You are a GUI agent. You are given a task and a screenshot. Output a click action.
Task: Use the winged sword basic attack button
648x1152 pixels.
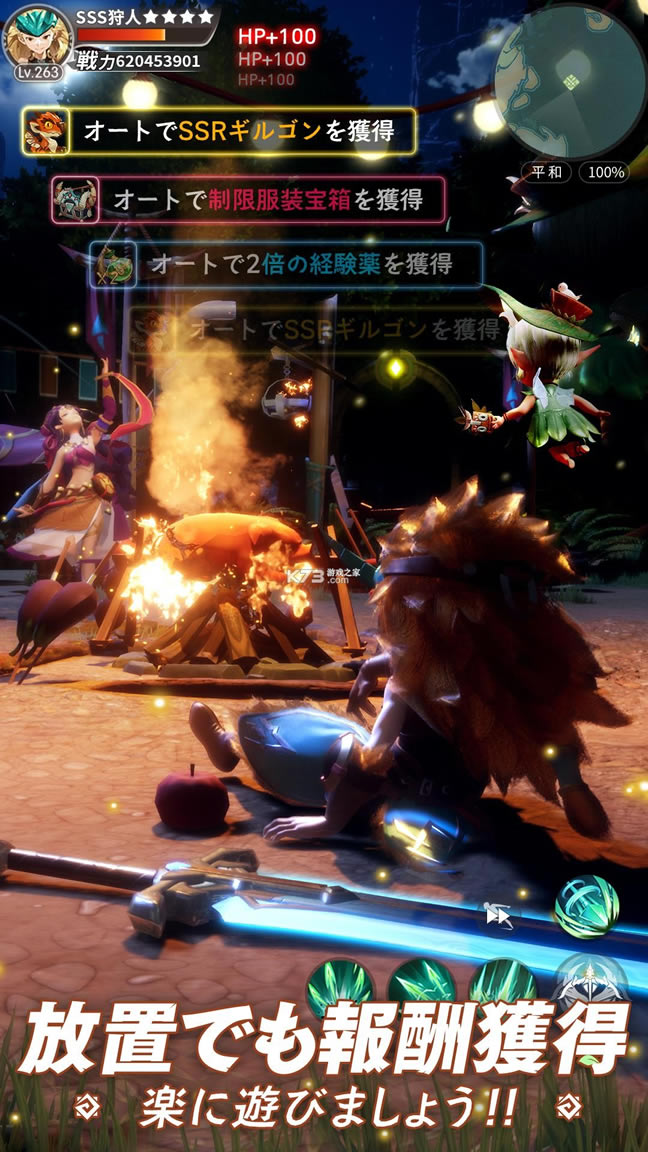click(590, 983)
